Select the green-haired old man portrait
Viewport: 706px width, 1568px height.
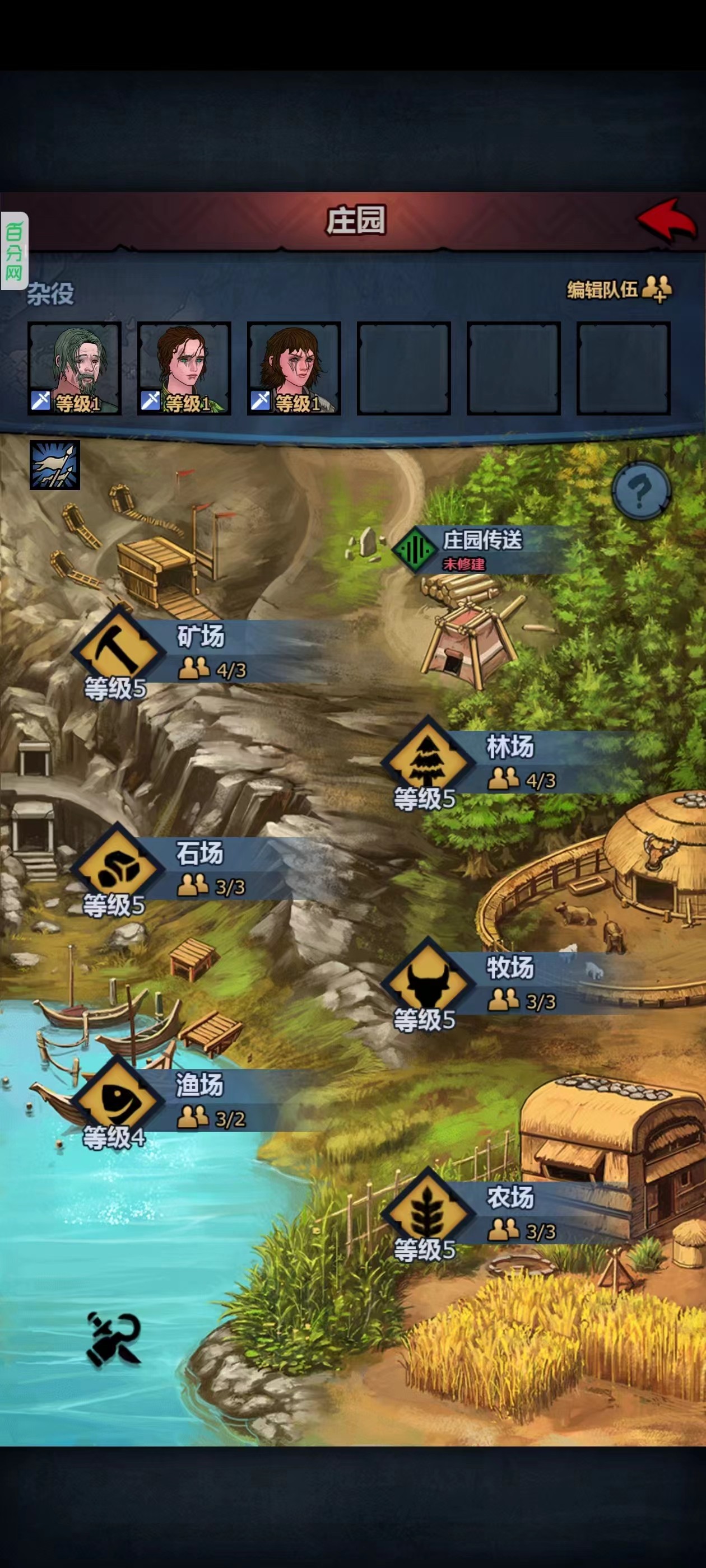pos(75,368)
